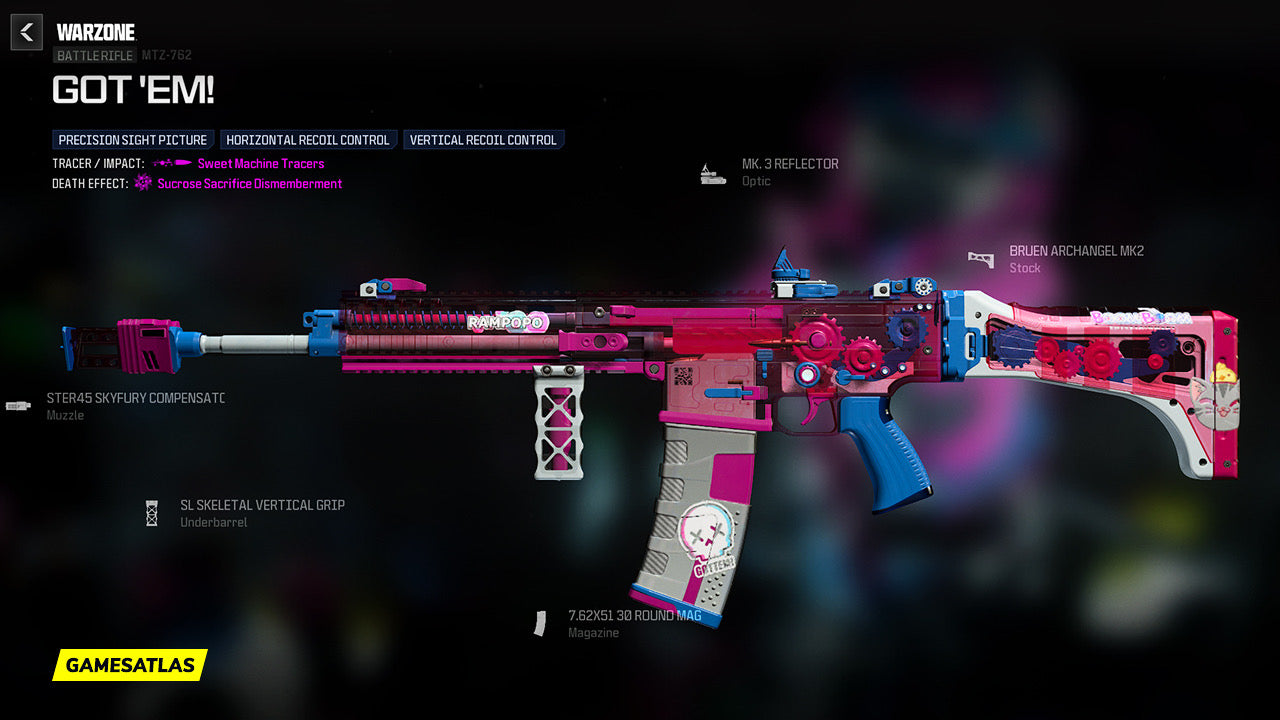
Task: Click the Horizontal Recoil Control tag
Action: (309, 140)
